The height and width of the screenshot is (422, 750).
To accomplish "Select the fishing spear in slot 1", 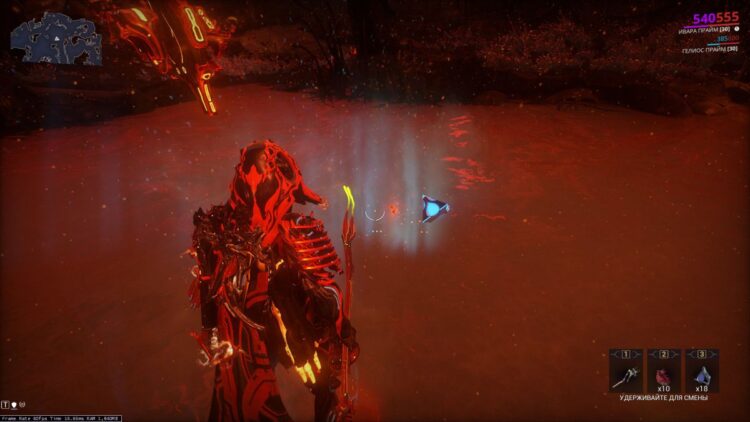I will tap(625, 375).
